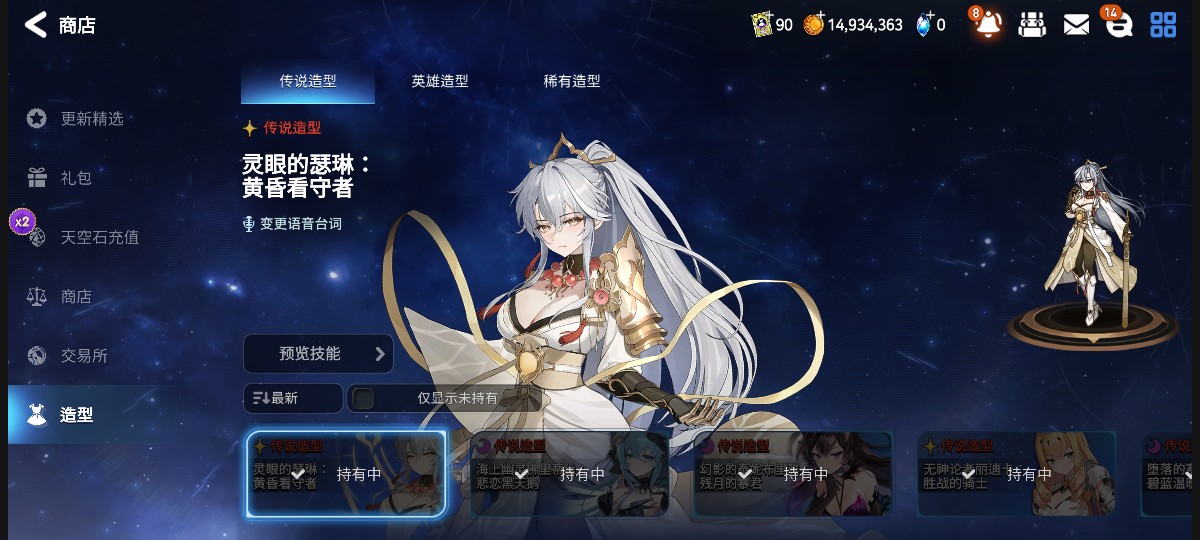The width and height of the screenshot is (1200, 540).
Task: Toggle the 仅显示未持有 checkbox
Action: click(364, 398)
